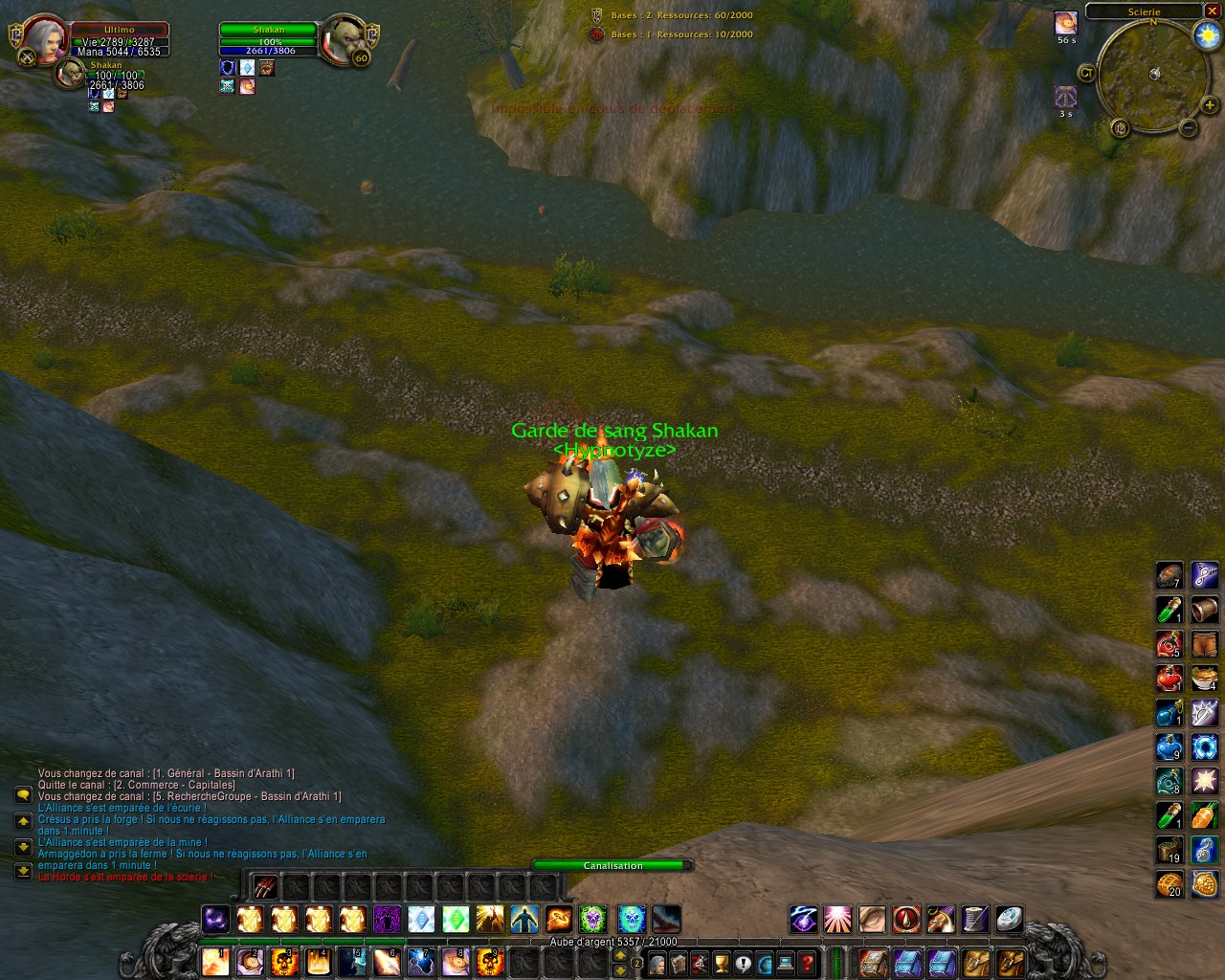Screen dimensions: 1225x980
Task: Click the action bar page-up arrow
Action: [620, 953]
